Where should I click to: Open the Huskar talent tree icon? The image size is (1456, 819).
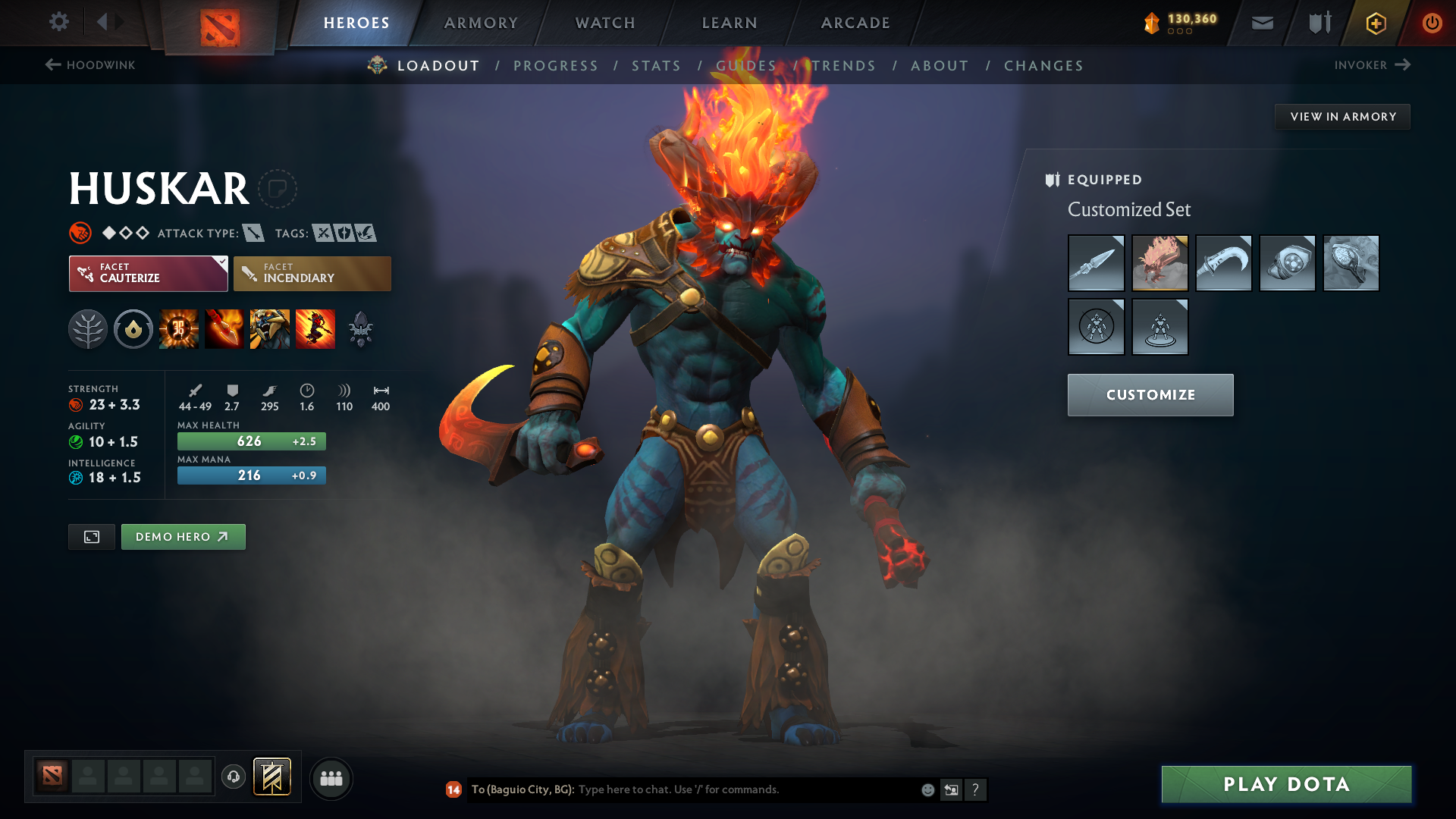click(x=87, y=328)
